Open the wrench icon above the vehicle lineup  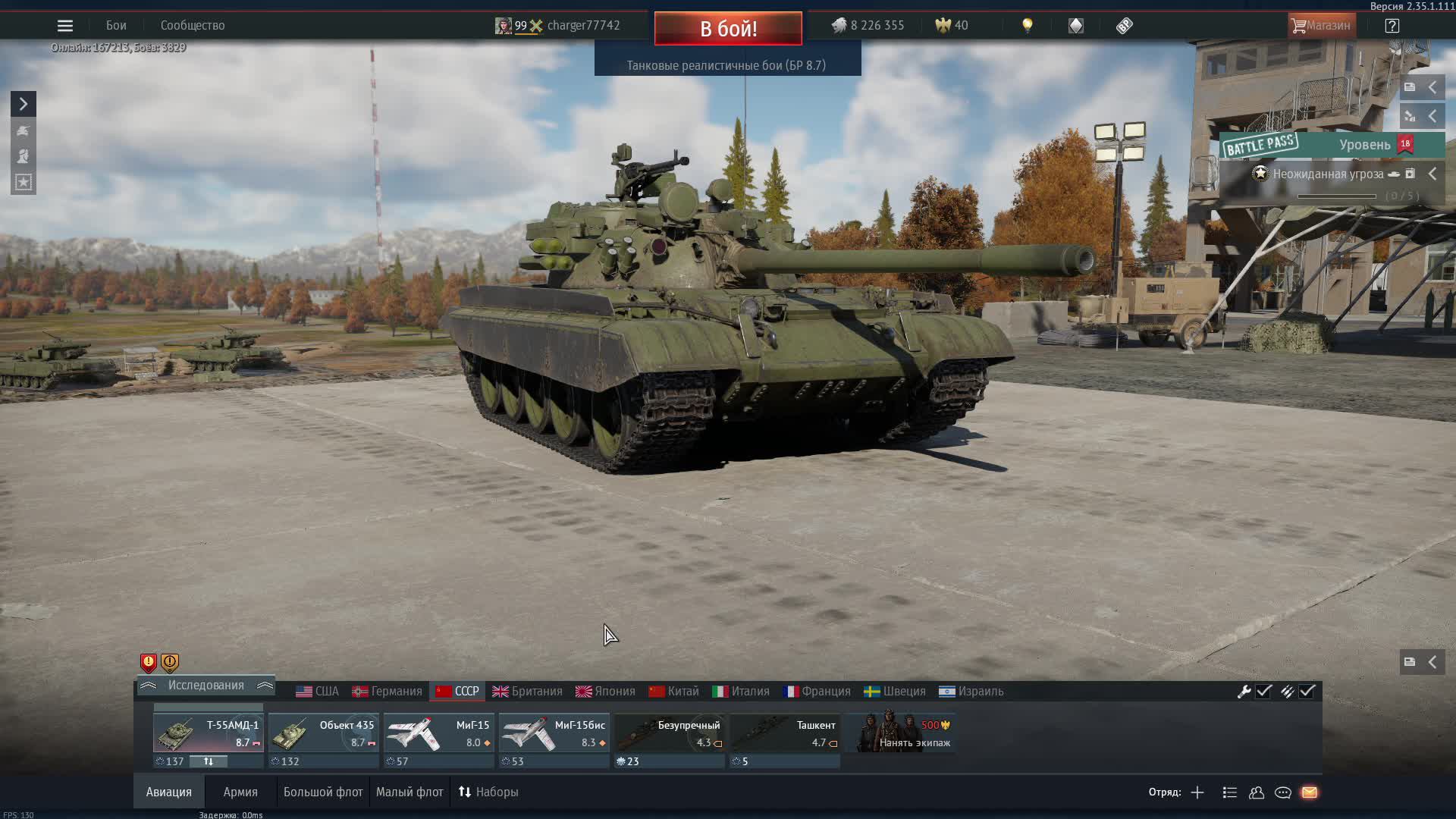(x=1245, y=692)
